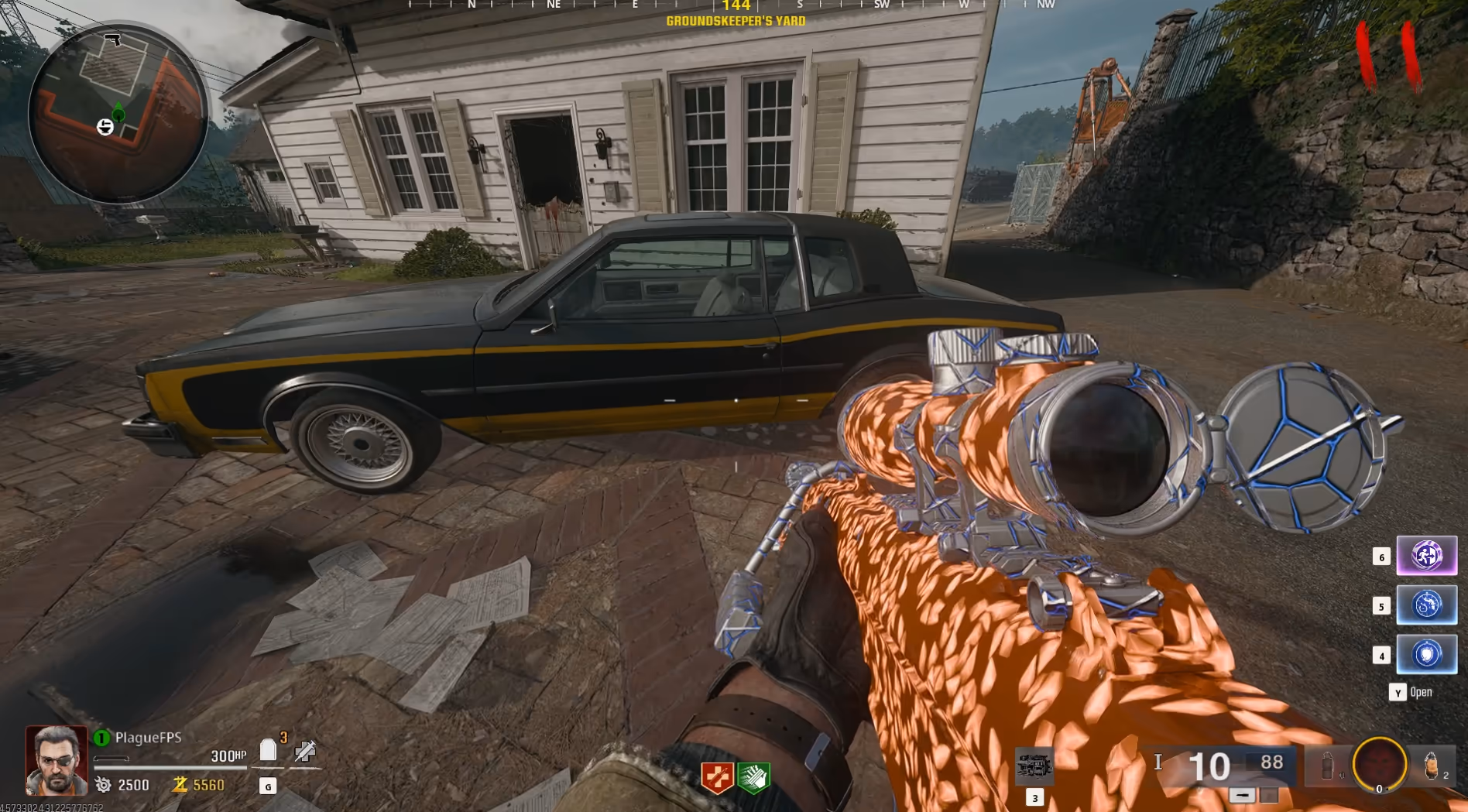The height and width of the screenshot is (812, 1468).
Task: Select the PlagueFPS operator portrait
Action: coord(57,760)
